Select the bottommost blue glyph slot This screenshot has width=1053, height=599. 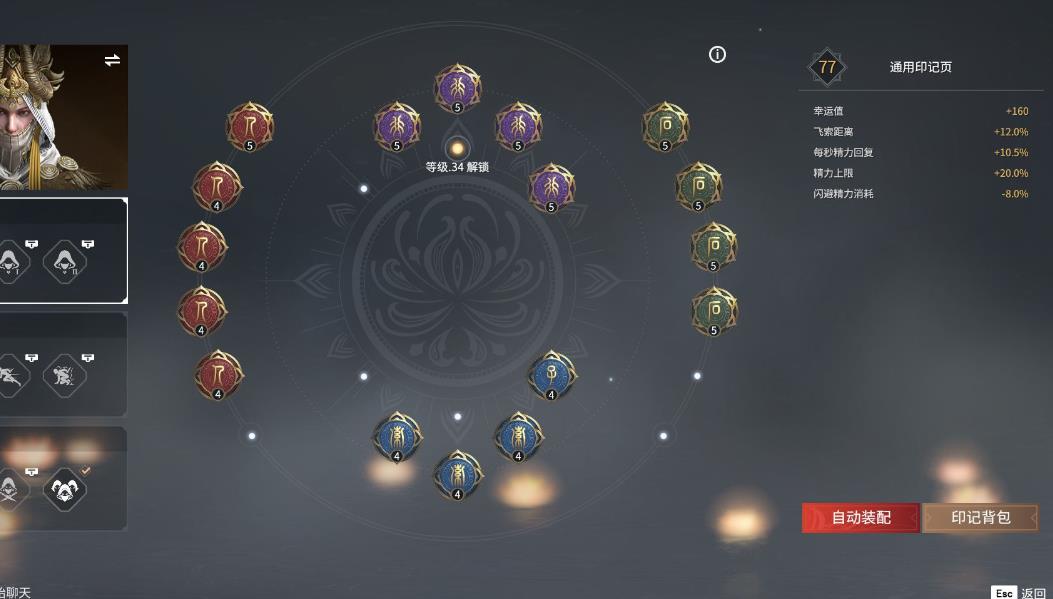pos(457,474)
